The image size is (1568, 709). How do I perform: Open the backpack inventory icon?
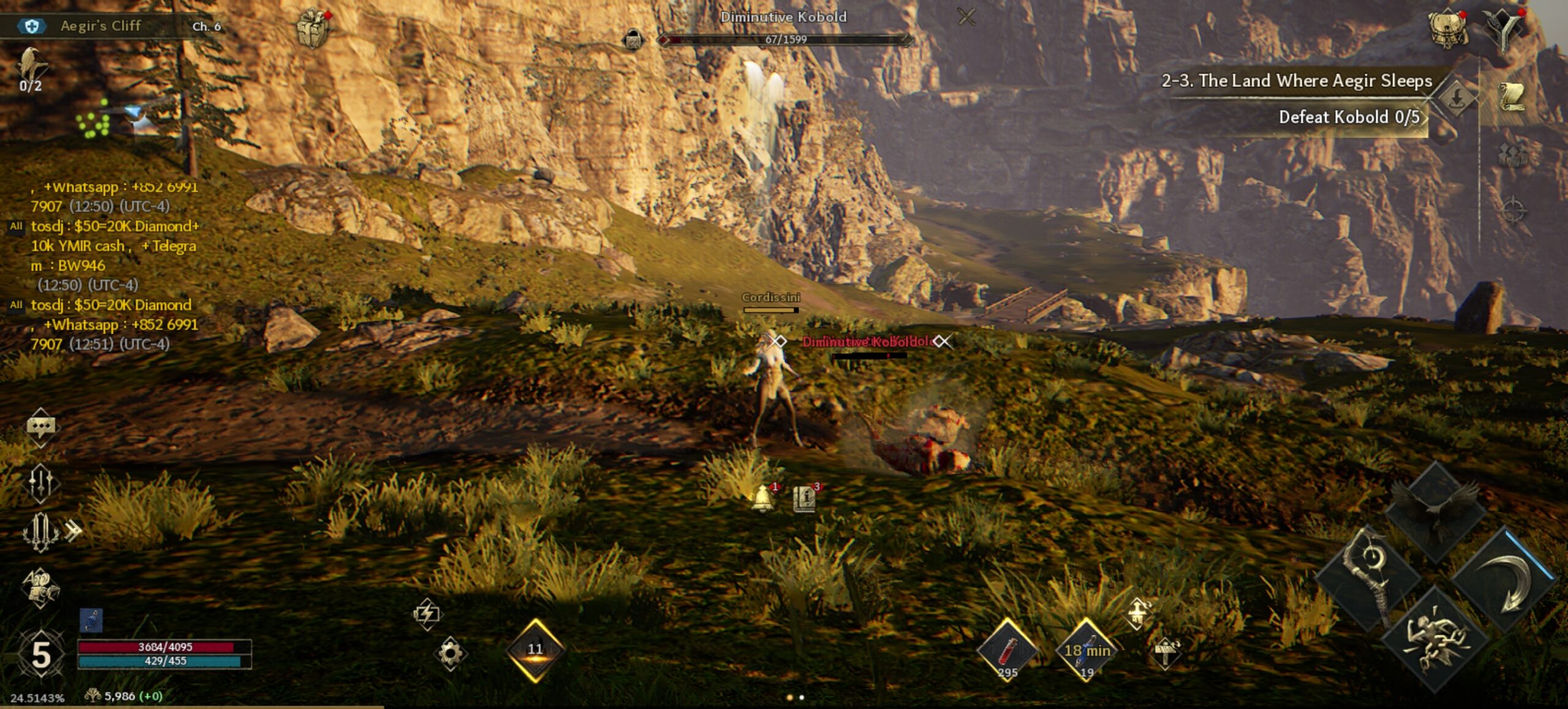[1448, 28]
